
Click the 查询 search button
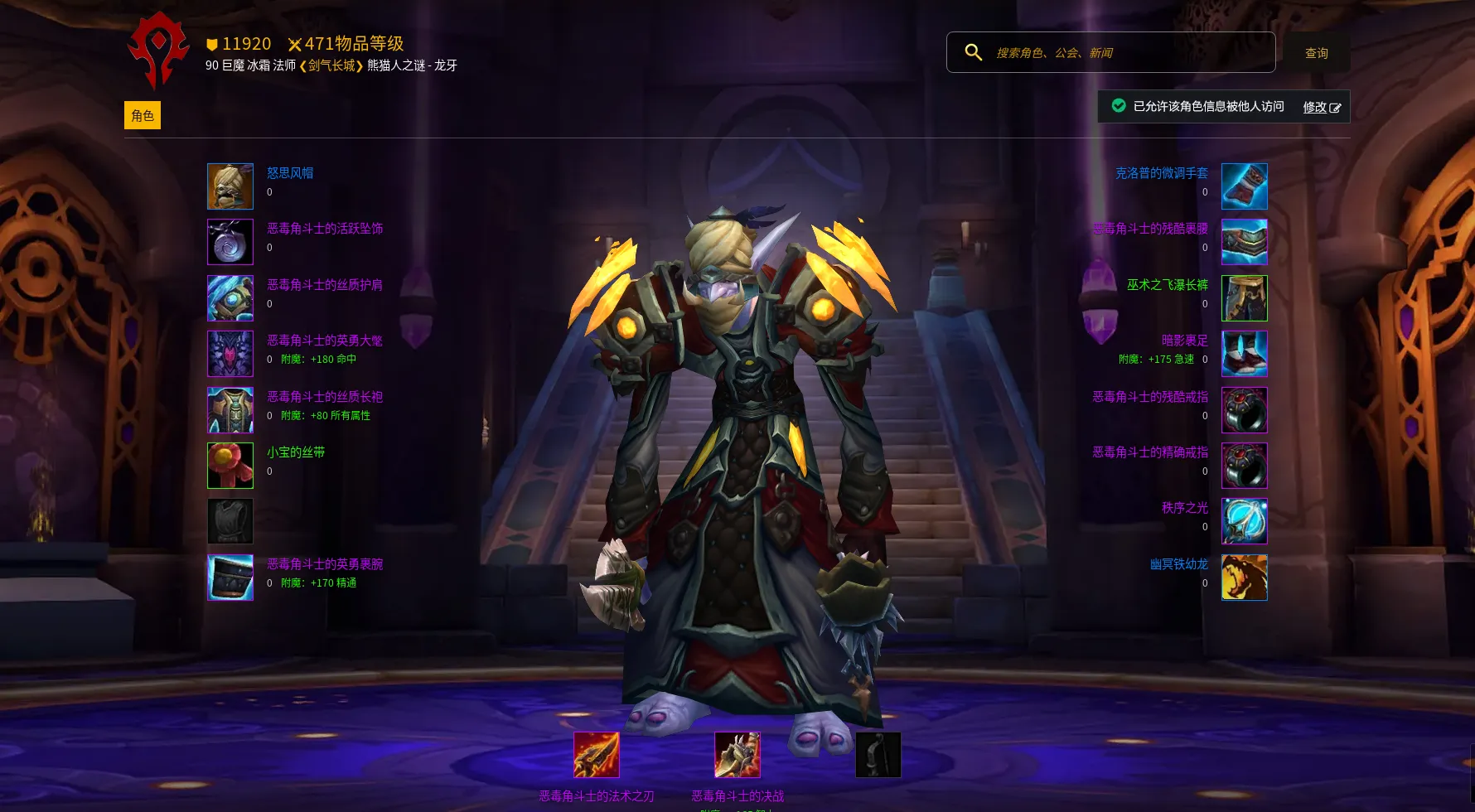click(1316, 53)
